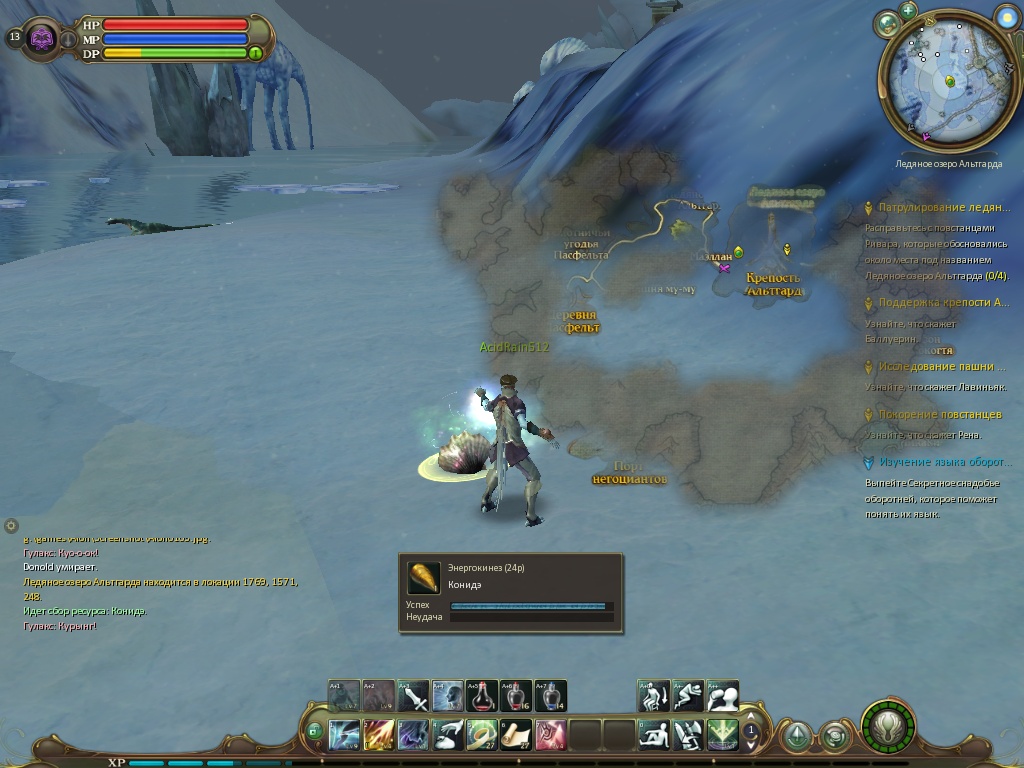Image resolution: width=1024 pixels, height=768 pixels.
Task: Click the sun weather icon by minimap
Action: tap(1007, 16)
